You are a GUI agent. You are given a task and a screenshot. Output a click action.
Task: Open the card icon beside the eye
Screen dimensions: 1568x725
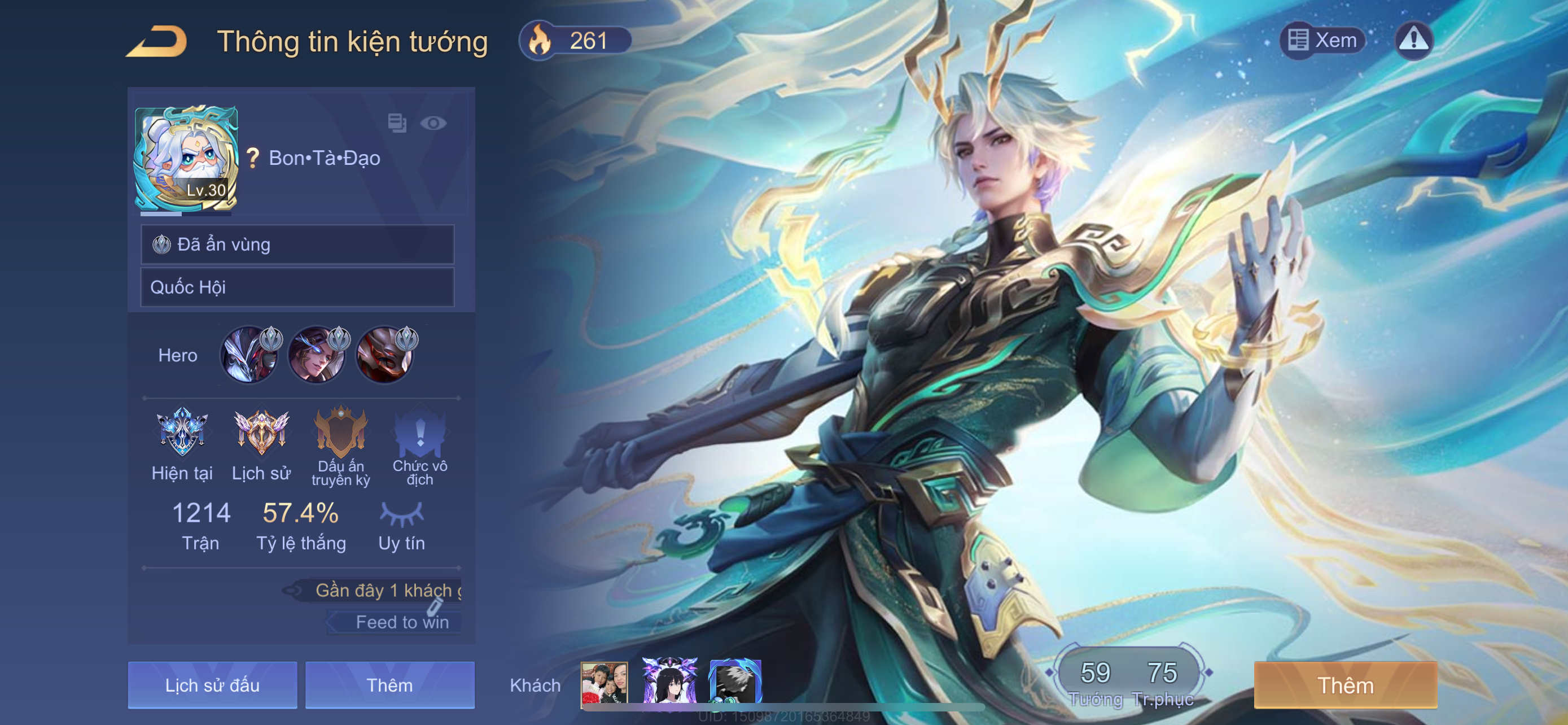[x=397, y=123]
